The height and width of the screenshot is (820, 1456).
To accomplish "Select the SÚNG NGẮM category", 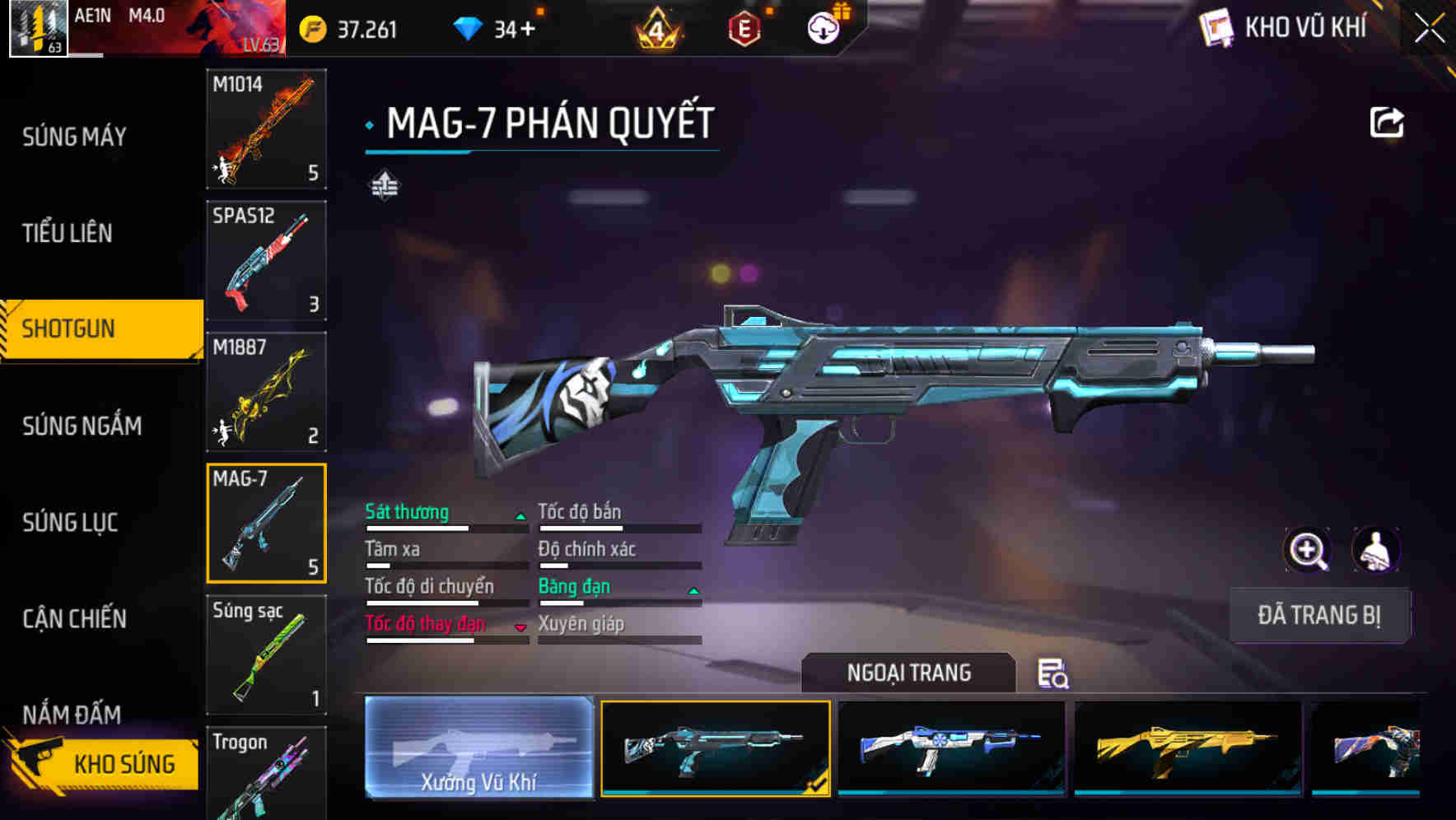I will [82, 426].
